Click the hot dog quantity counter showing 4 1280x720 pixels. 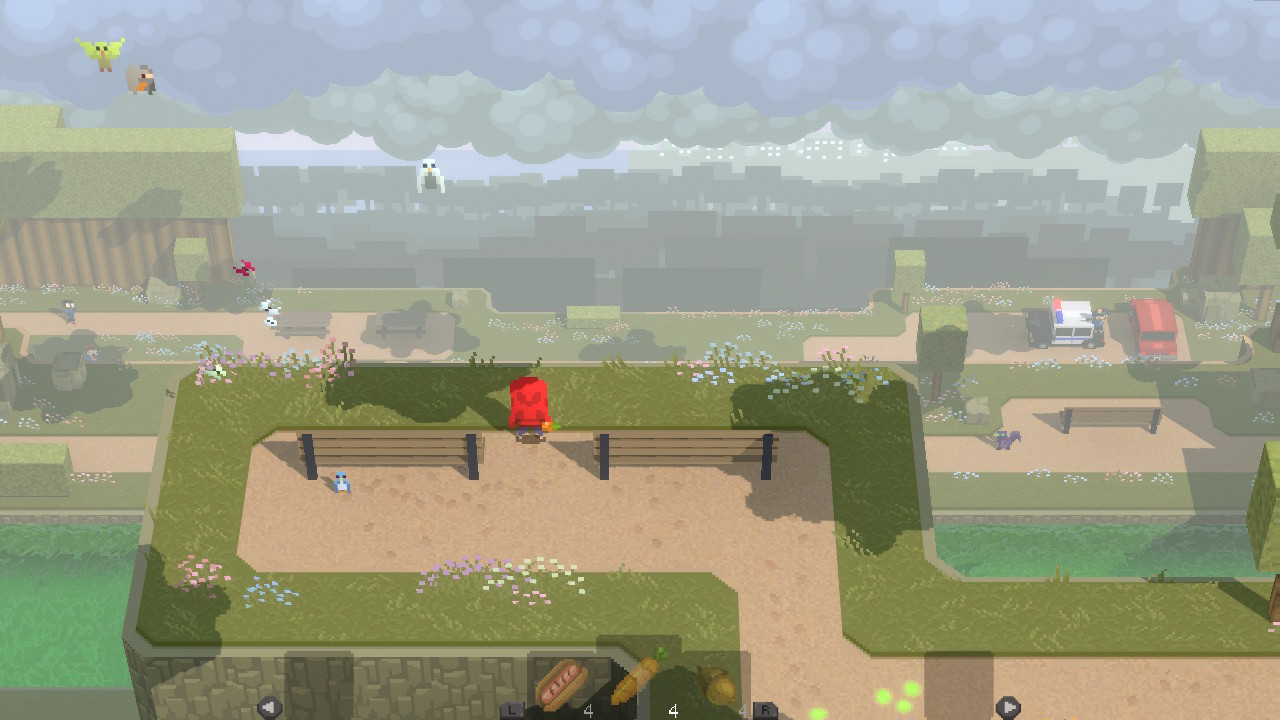[x=588, y=709]
